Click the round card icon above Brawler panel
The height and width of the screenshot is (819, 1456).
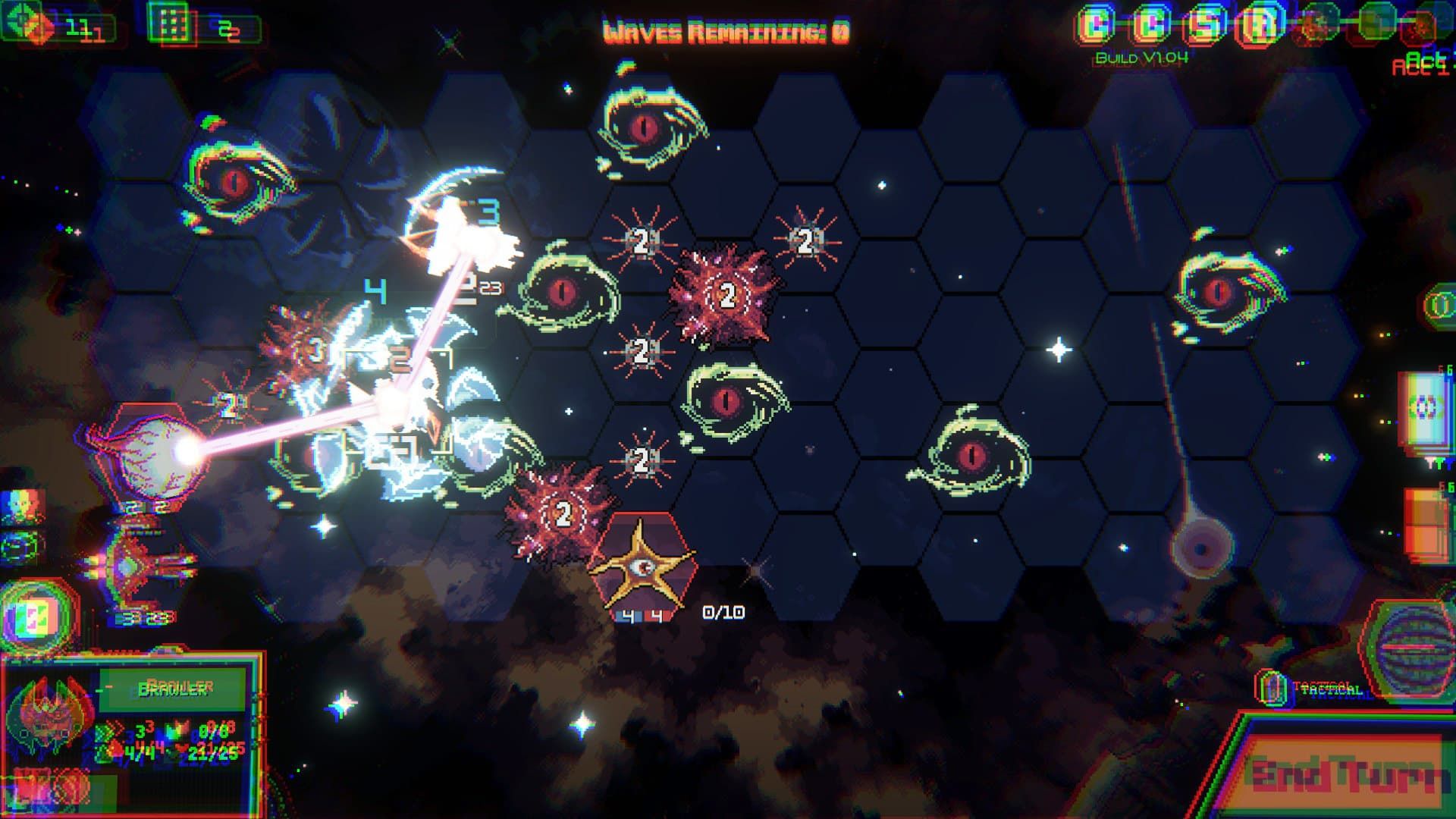tap(38, 615)
